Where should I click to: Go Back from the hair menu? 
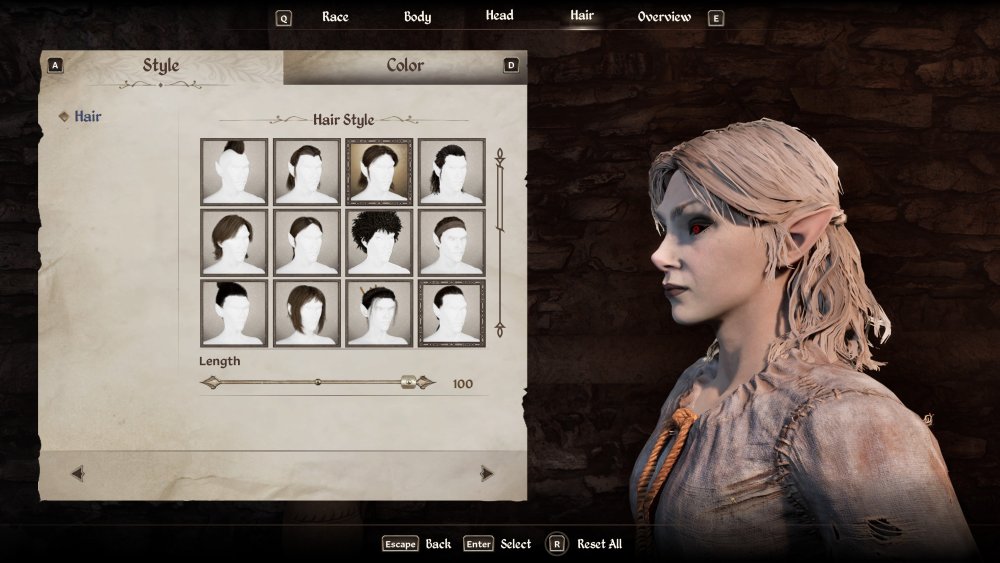click(x=438, y=544)
